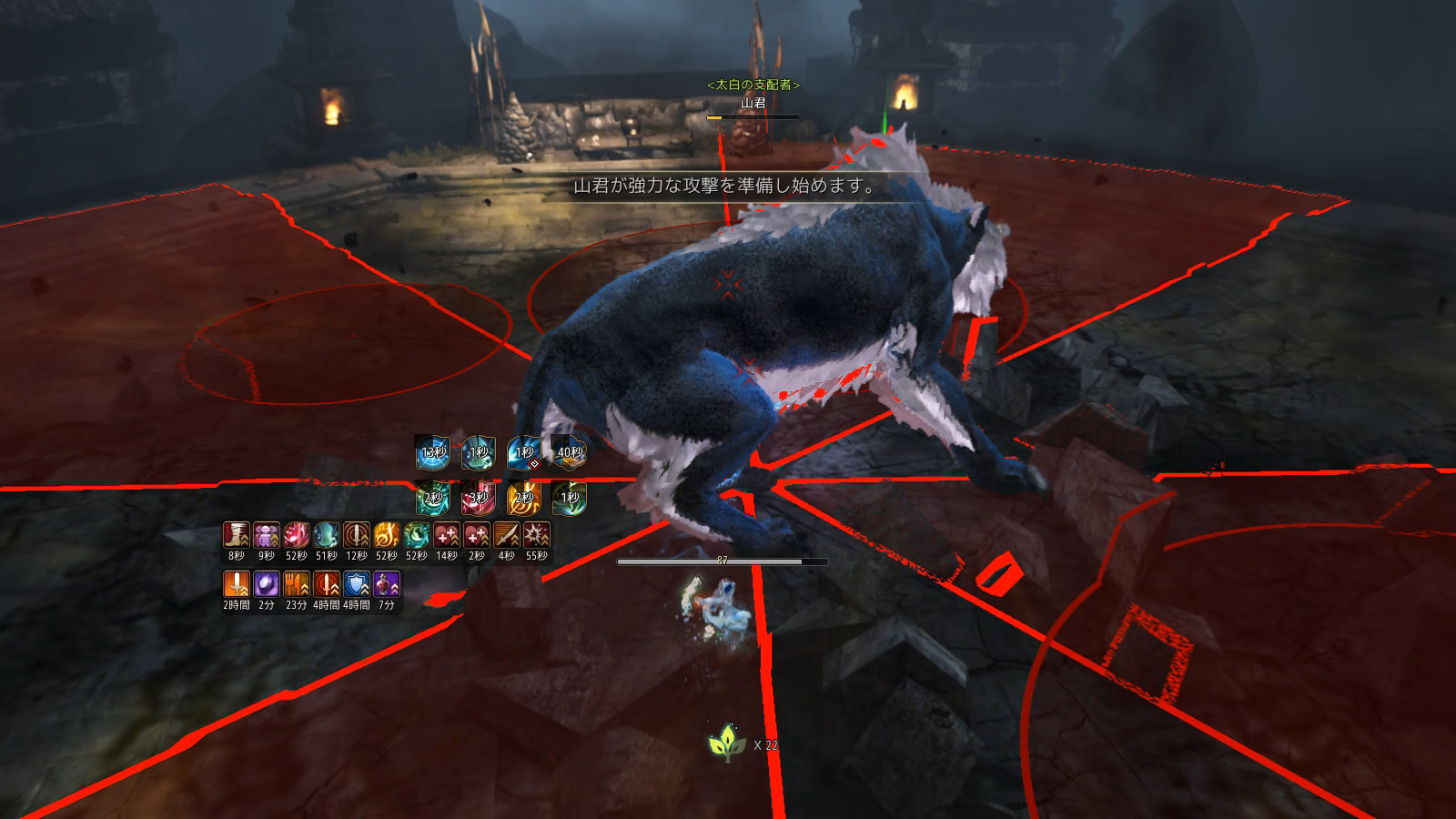The height and width of the screenshot is (819, 1456).
Task: Click the purple crystal buff icon
Action: click(x=267, y=584)
